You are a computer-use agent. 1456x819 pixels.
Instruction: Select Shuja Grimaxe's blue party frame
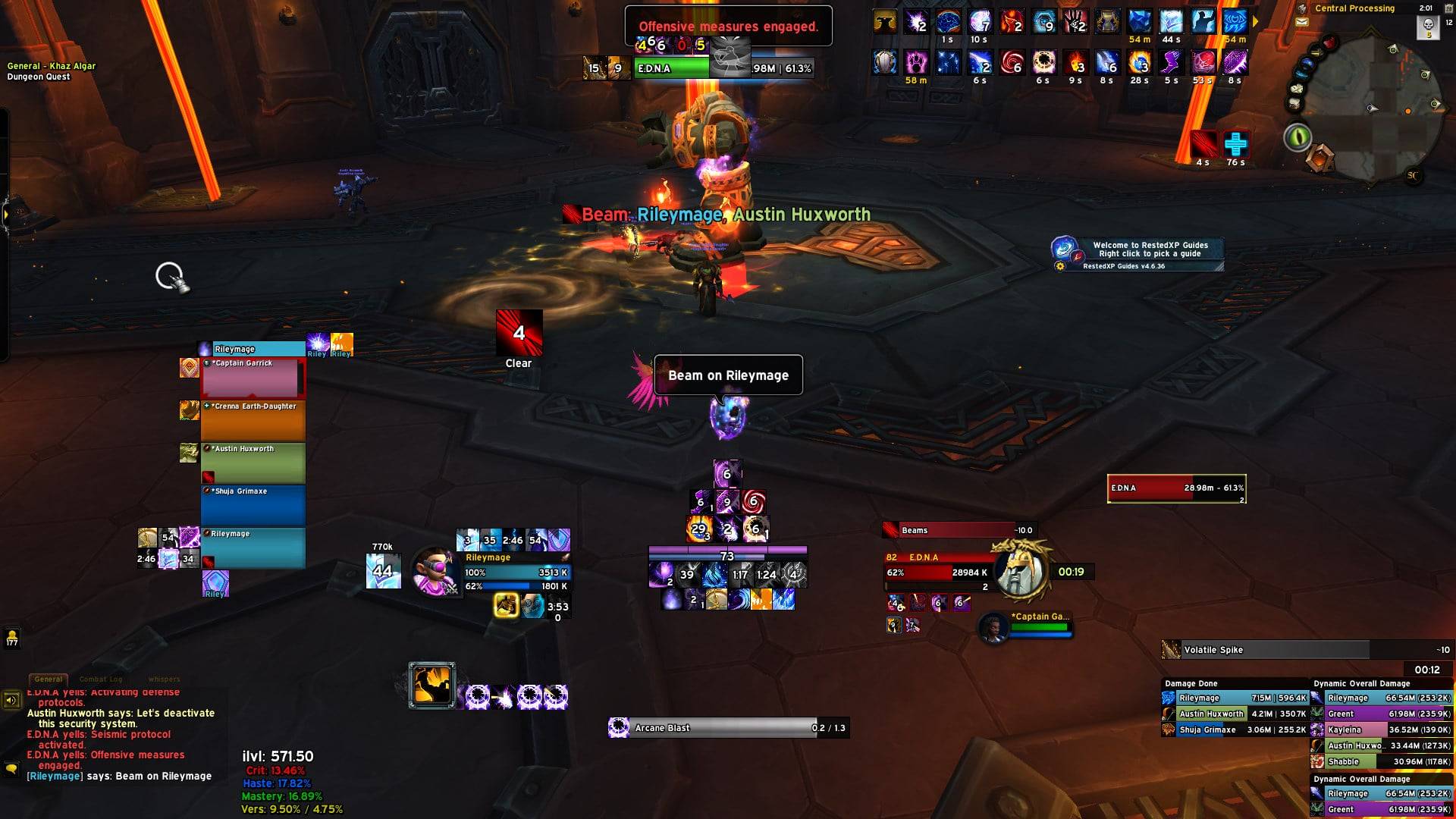pos(253,506)
